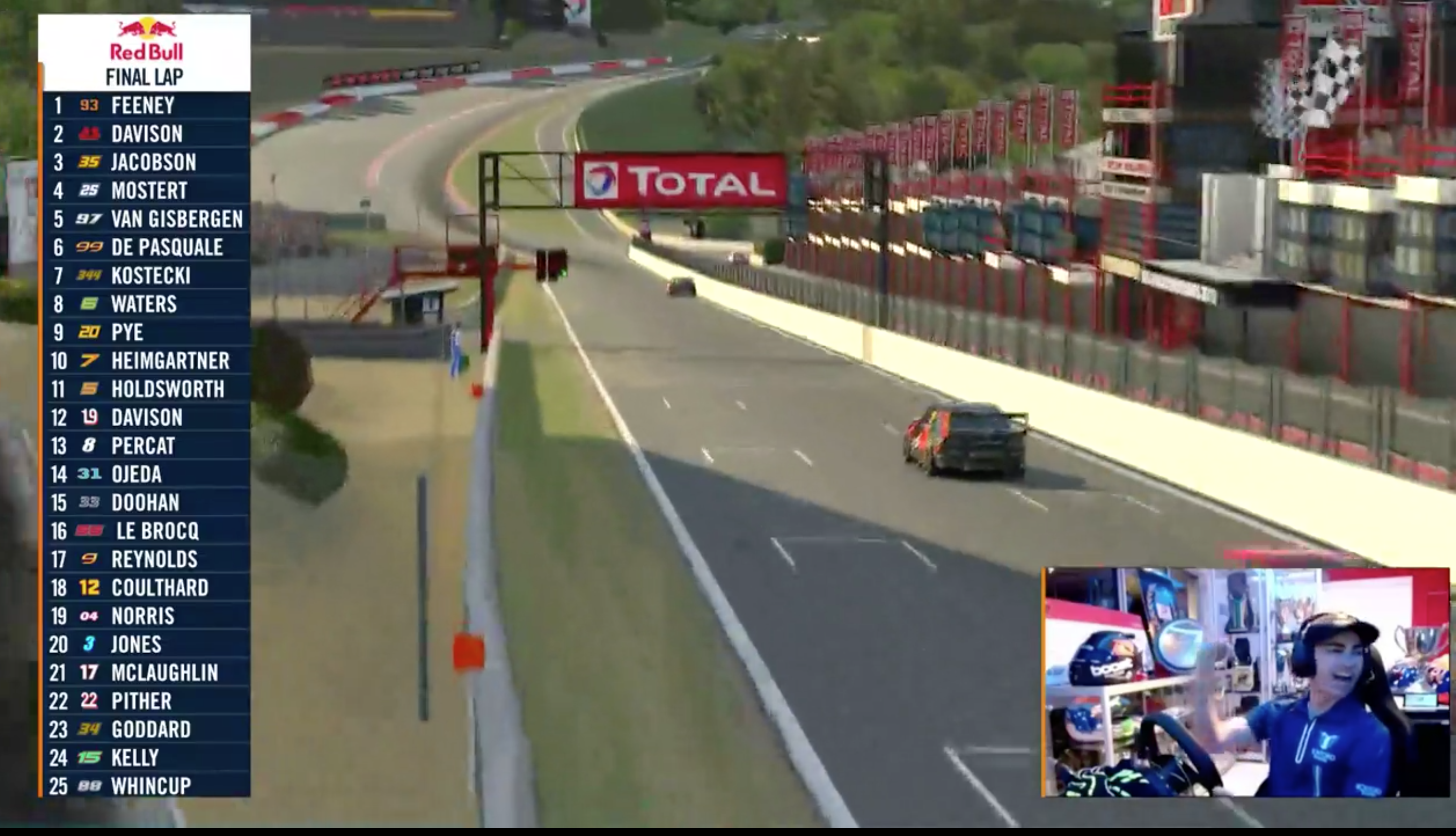Select Whincup at the leaderboard bottom
Viewport: 1456px width, 836px height.
146,786
